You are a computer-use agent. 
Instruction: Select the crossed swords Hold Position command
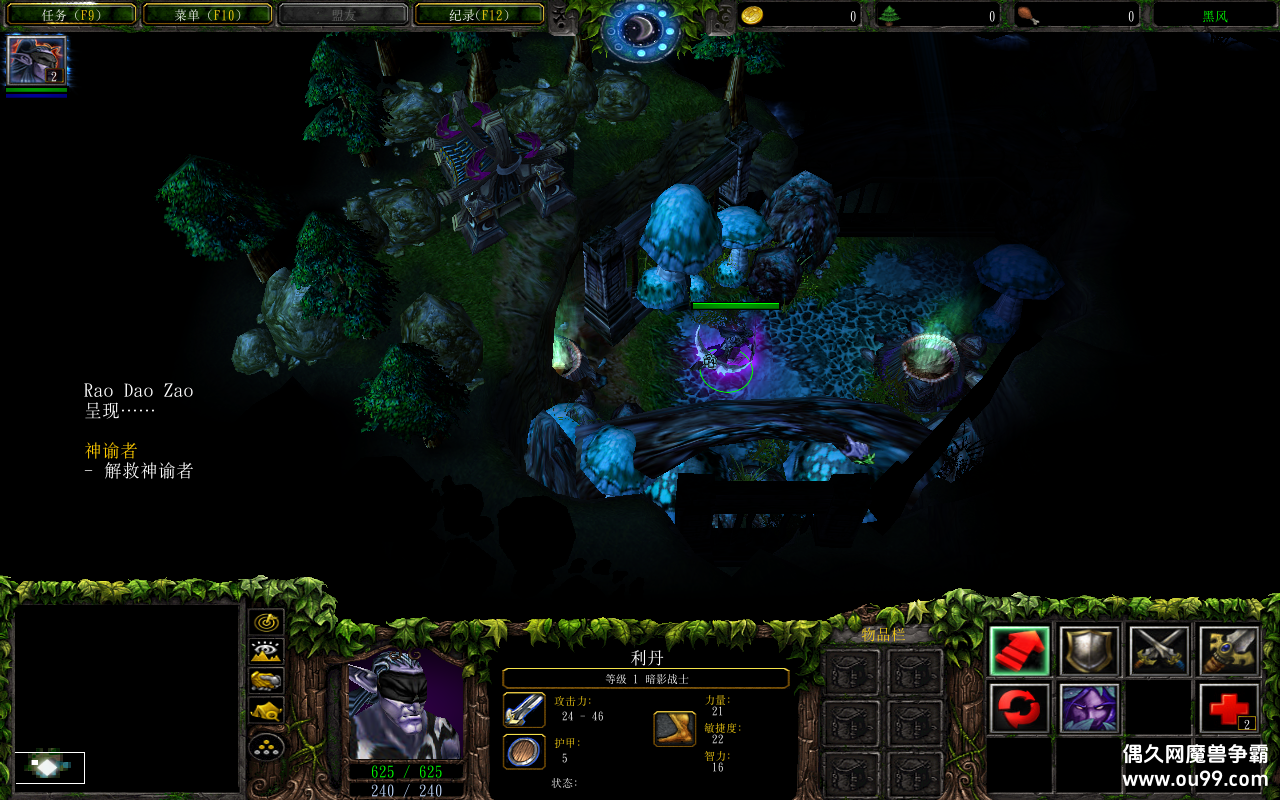(x=1159, y=651)
